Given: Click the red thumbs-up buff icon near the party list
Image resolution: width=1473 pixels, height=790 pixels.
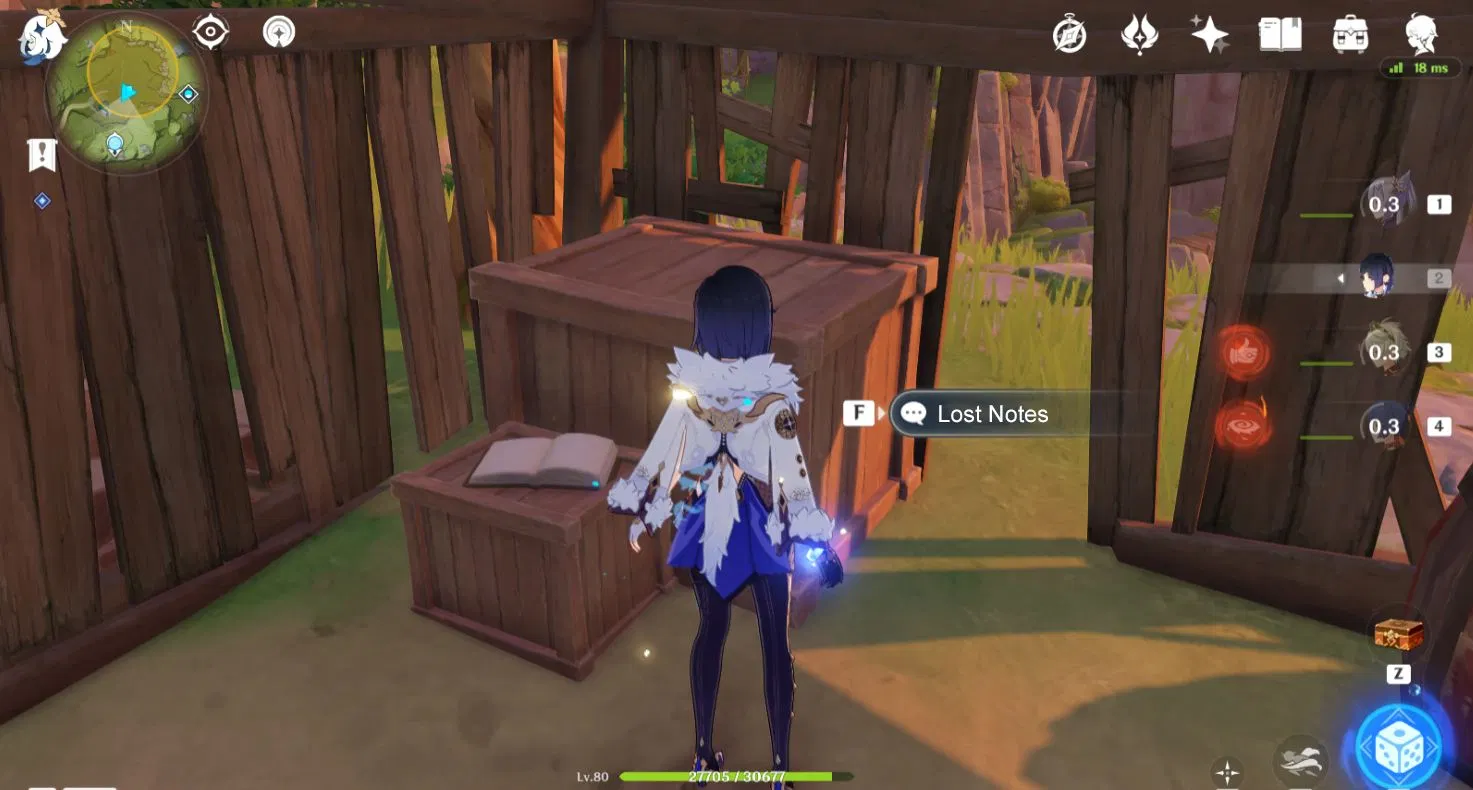Looking at the screenshot, I should (x=1243, y=353).
